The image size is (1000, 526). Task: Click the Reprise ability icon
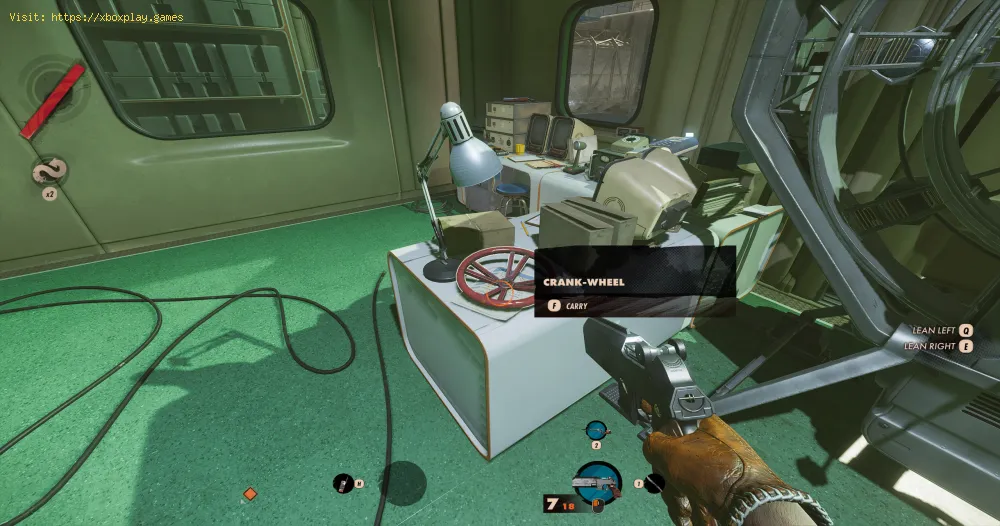coord(46,172)
